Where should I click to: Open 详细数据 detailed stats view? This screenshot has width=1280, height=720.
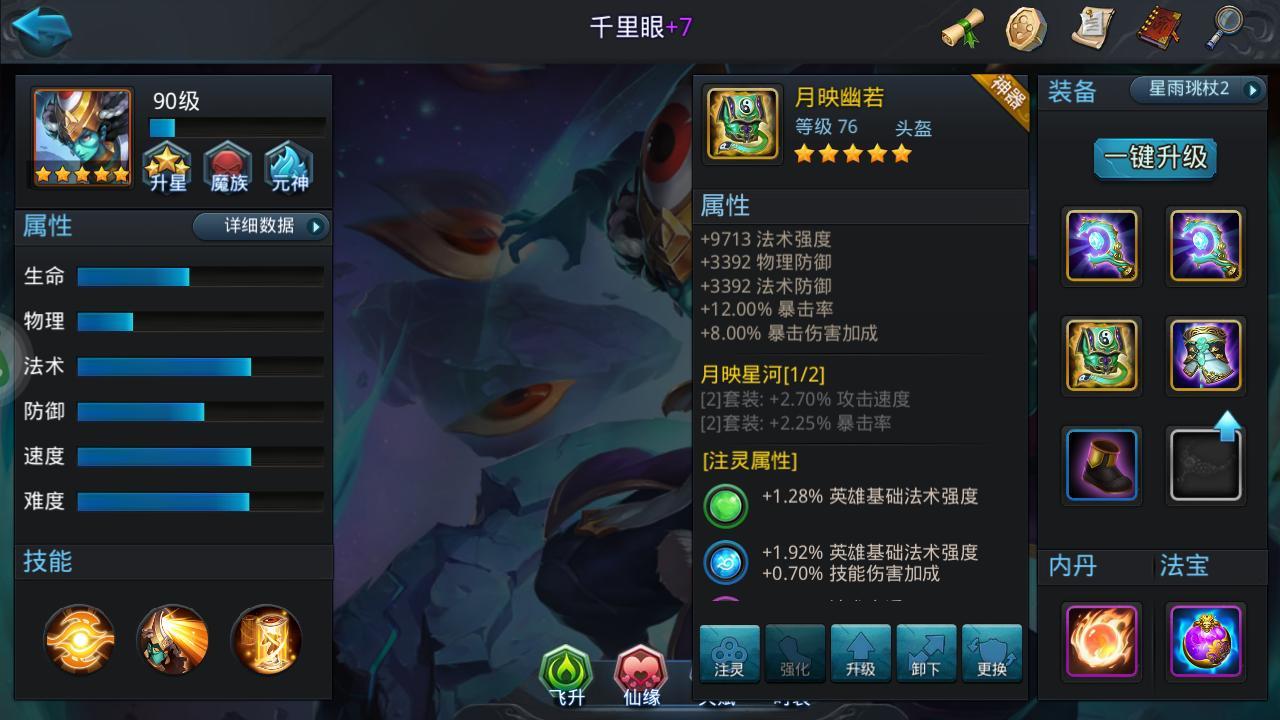point(261,227)
